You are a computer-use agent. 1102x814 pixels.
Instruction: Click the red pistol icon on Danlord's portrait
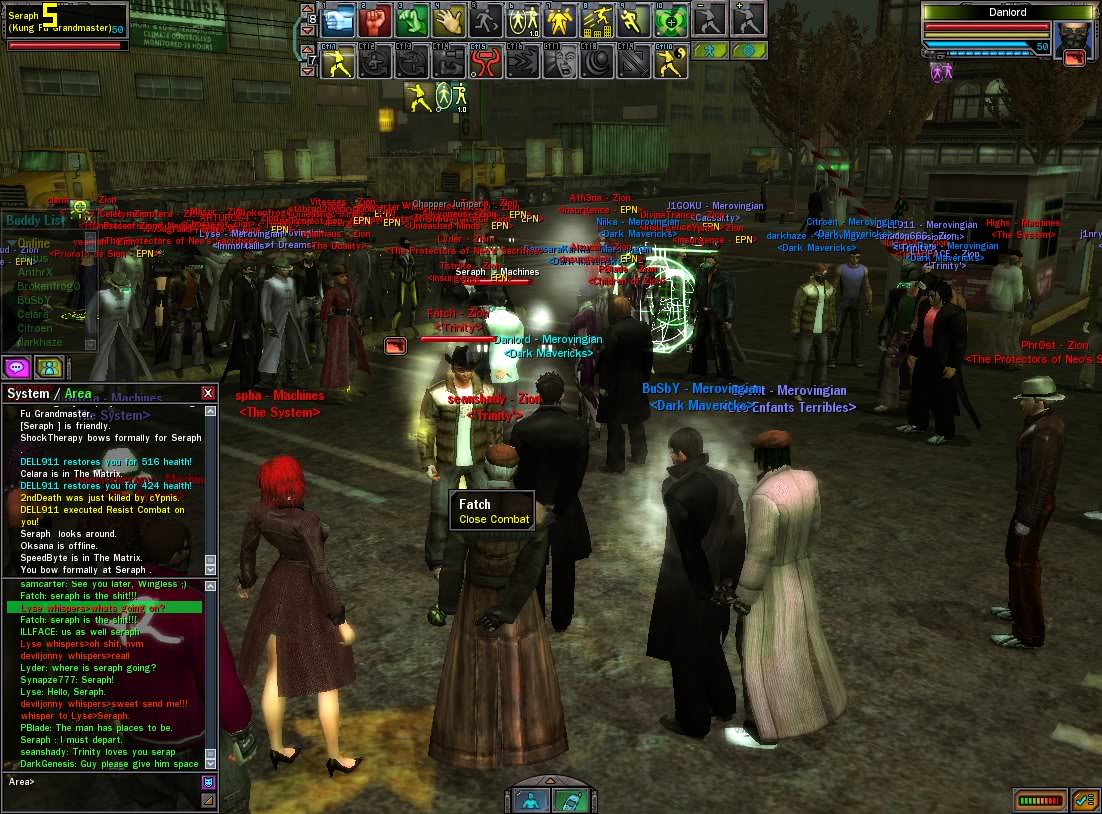(1074, 57)
